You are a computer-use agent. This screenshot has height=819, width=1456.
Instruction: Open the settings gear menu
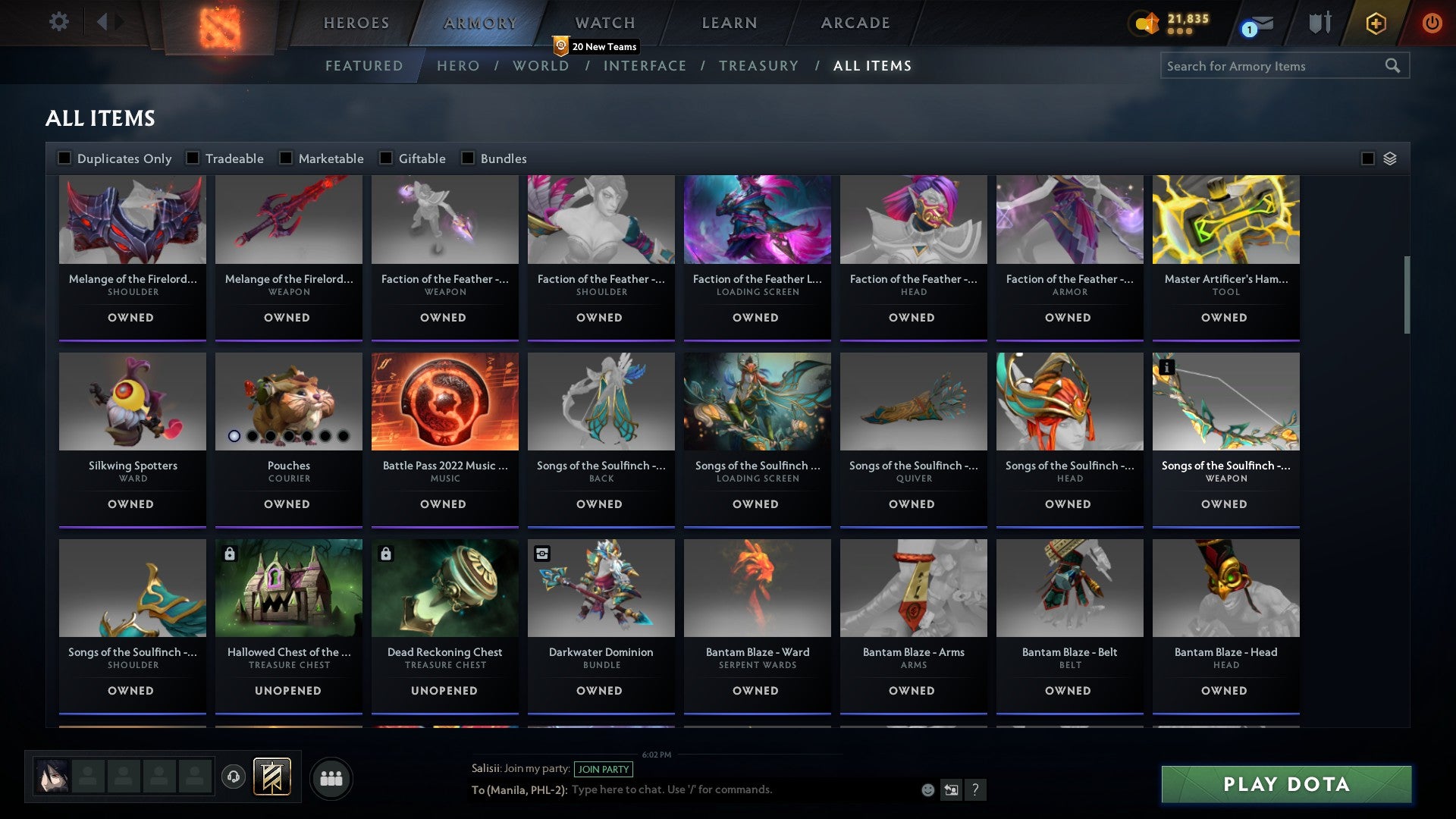[59, 22]
